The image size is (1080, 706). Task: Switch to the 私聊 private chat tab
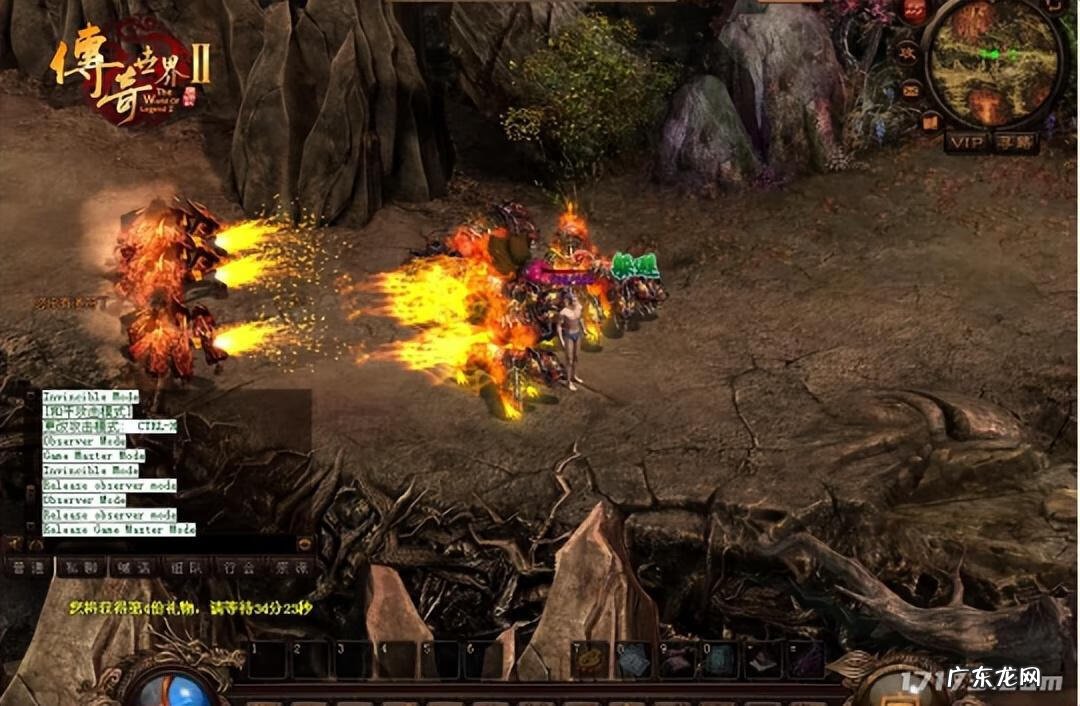(x=80, y=567)
